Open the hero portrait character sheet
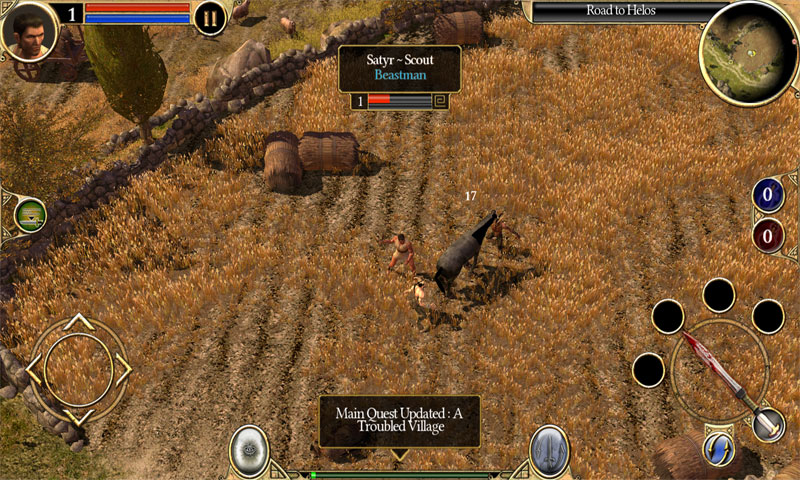Image resolution: width=800 pixels, height=480 pixels. (x=29, y=31)
